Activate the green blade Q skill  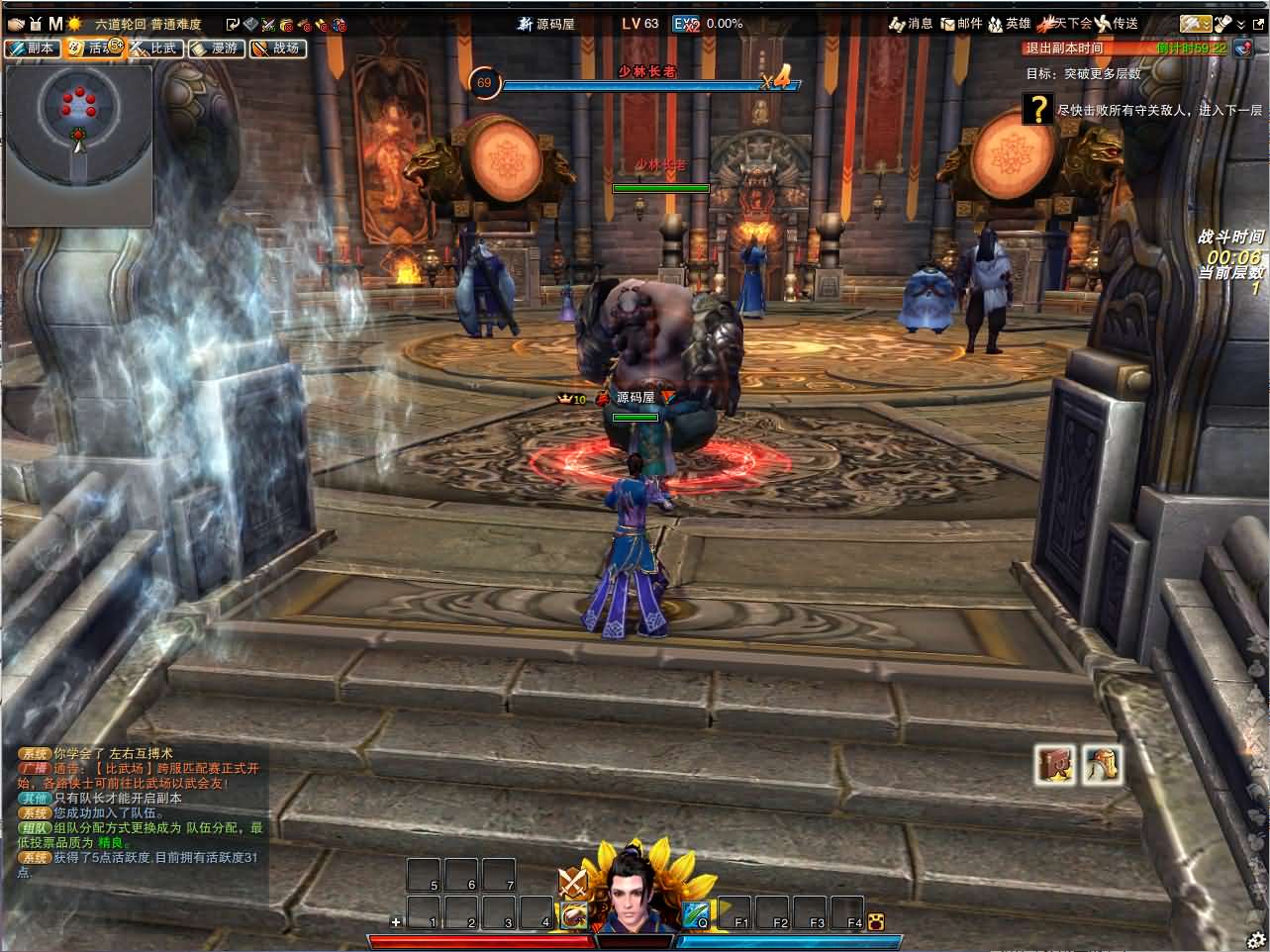pos(695,915)
